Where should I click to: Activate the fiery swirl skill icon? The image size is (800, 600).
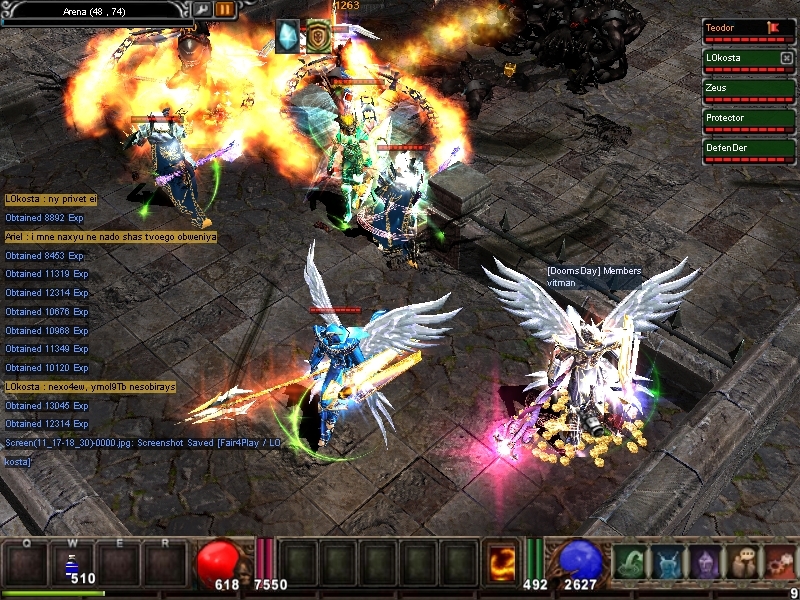(x=501, y=563)
